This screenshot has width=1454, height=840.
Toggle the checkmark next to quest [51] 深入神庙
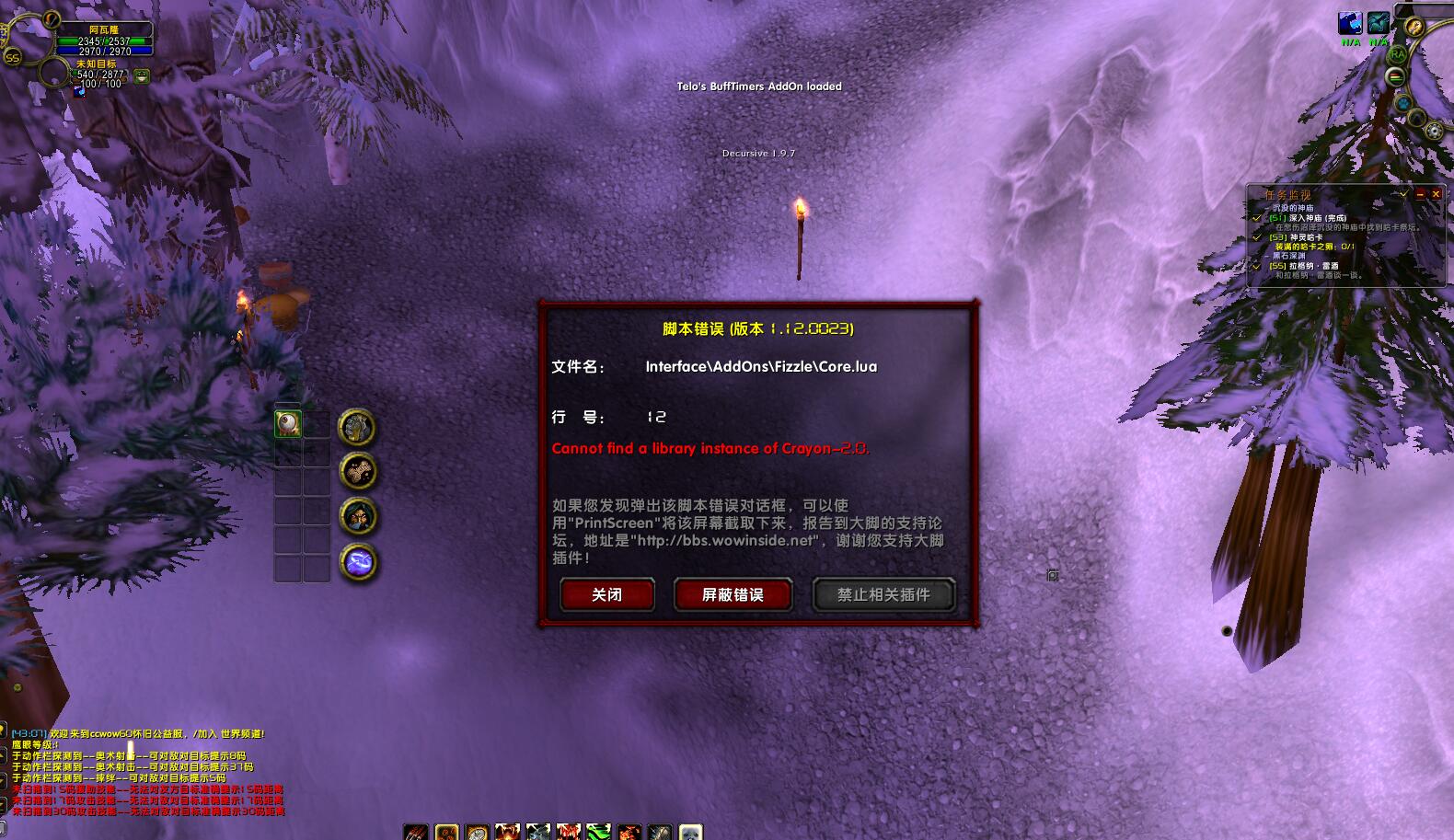tap(1258, 218)
